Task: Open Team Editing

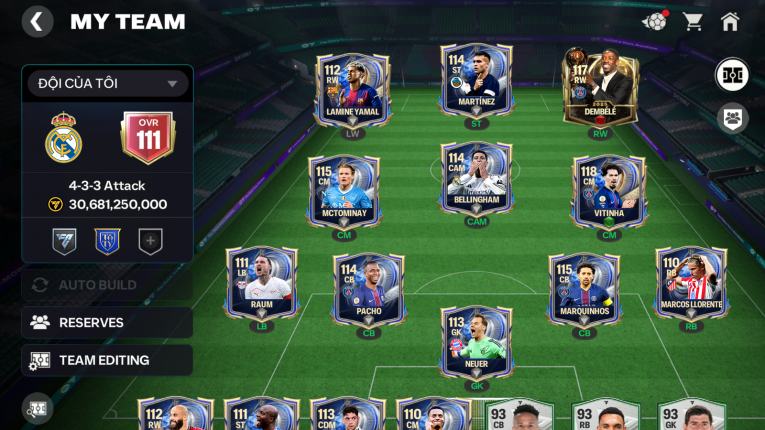Action: pos(107,360)
